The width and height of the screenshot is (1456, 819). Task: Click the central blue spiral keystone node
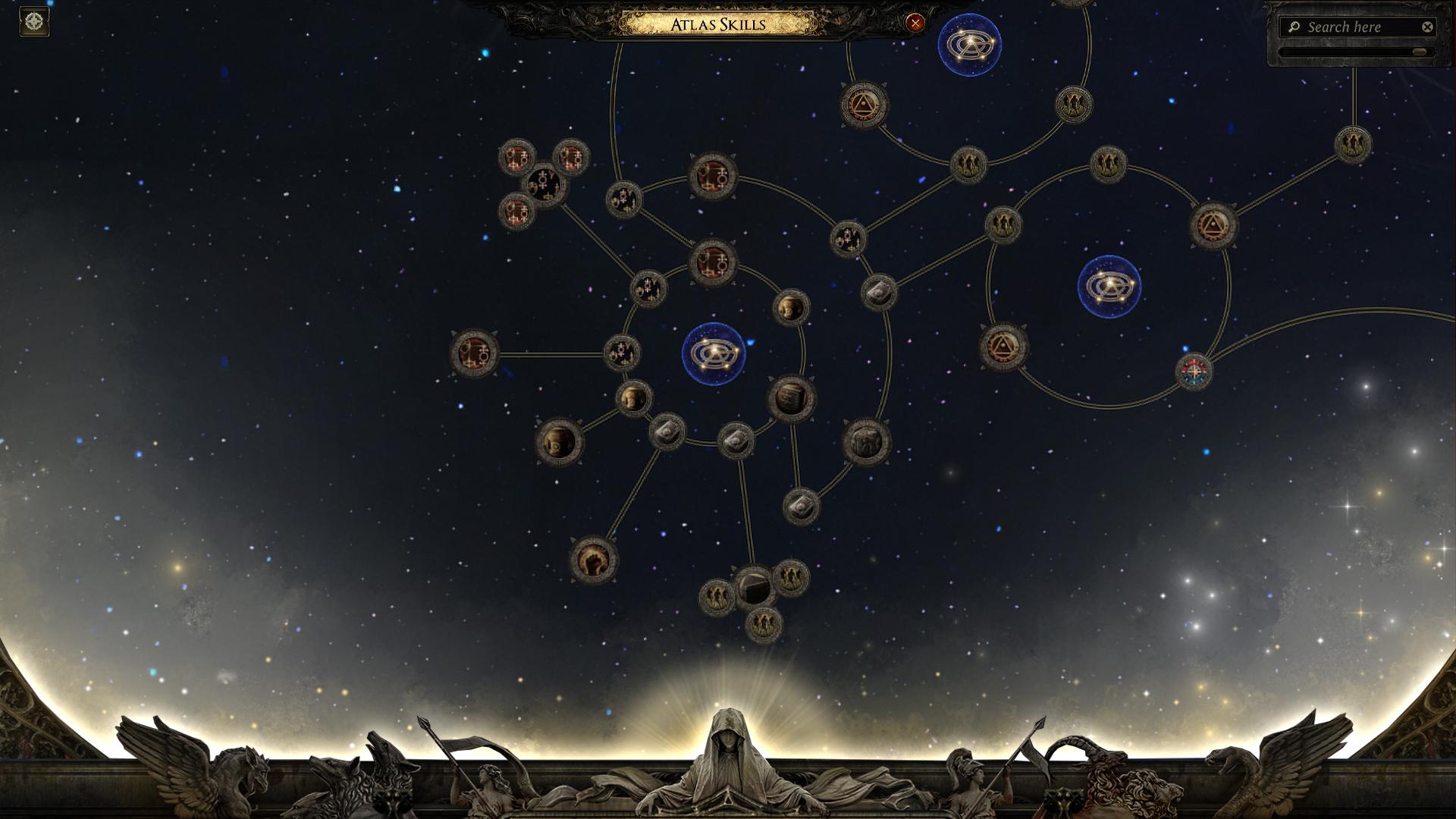click(713, 353)
